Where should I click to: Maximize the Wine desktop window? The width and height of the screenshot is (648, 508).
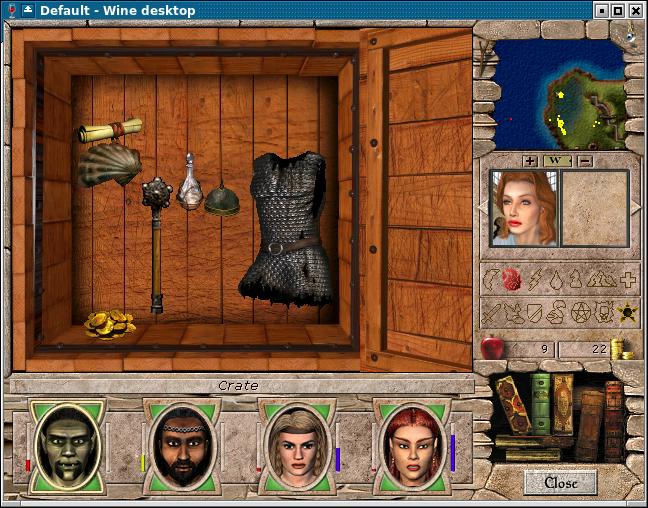coord(618,11)
